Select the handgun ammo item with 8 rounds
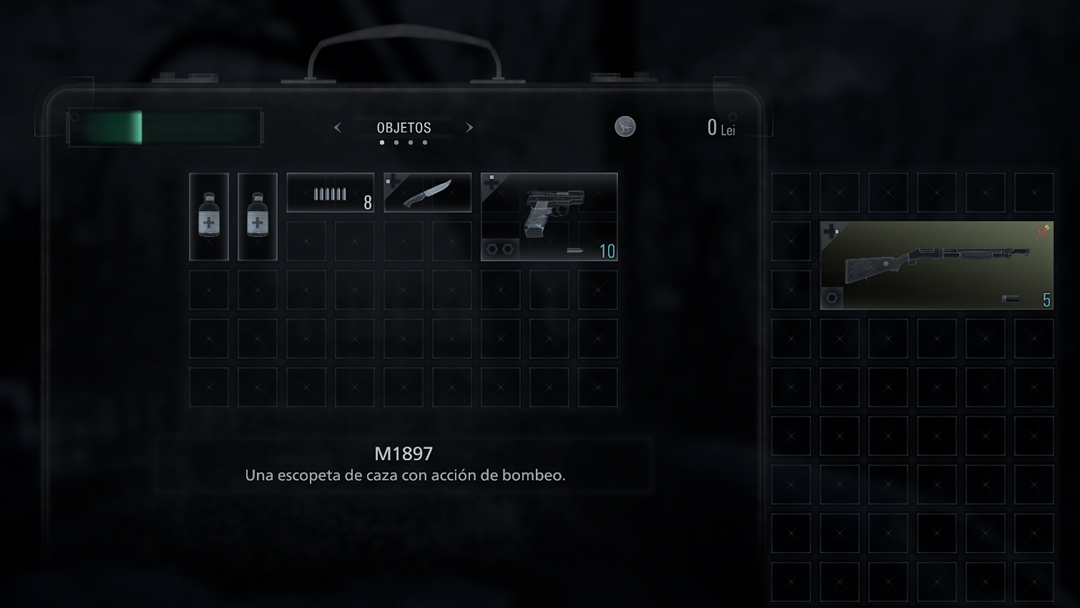 pyautogui.click(x=330, y=193)
